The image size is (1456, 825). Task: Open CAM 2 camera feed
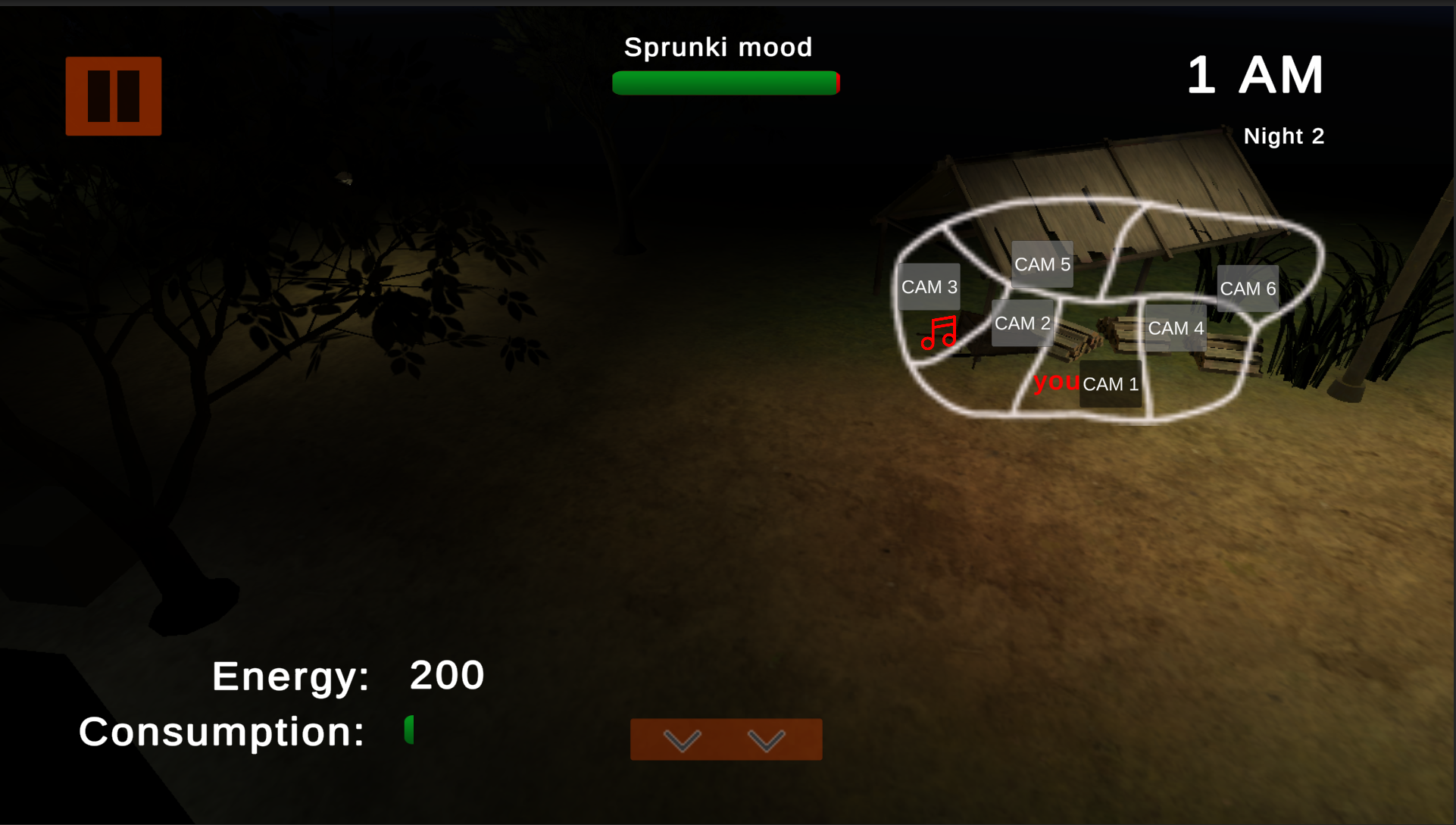pos(1023,323)
